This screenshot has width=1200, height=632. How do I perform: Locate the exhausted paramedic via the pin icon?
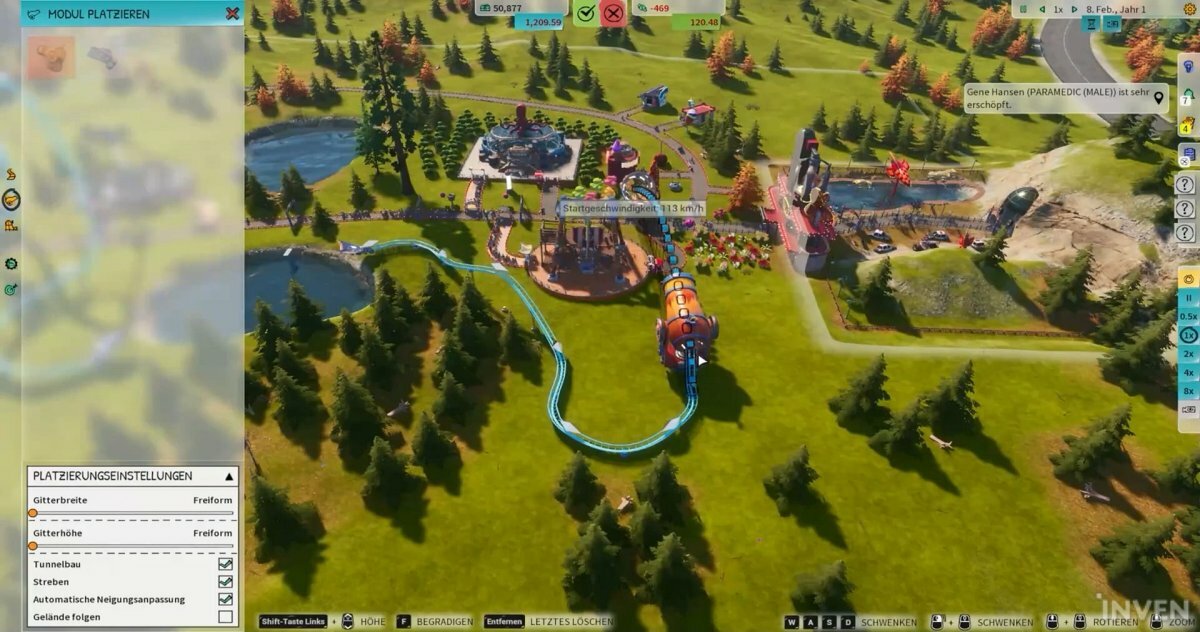coord(1159,97)
